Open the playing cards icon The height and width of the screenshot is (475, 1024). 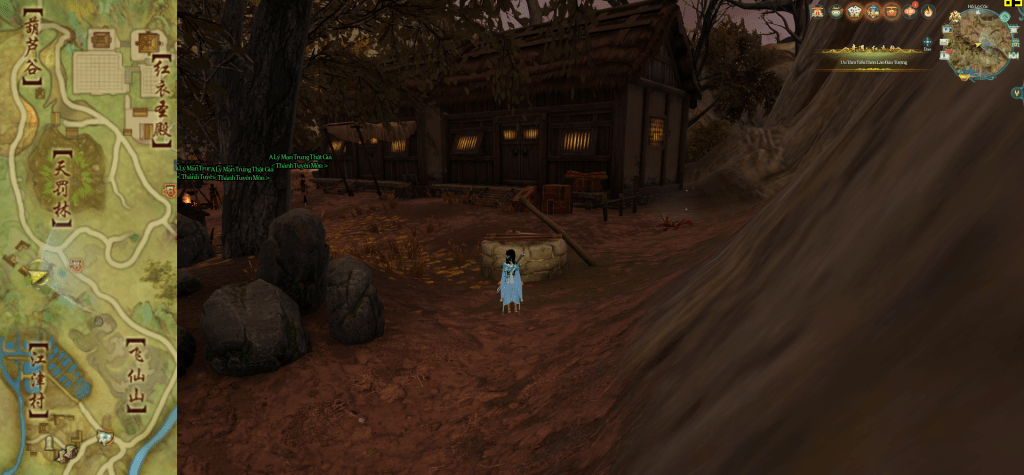(x=853, y=12)
